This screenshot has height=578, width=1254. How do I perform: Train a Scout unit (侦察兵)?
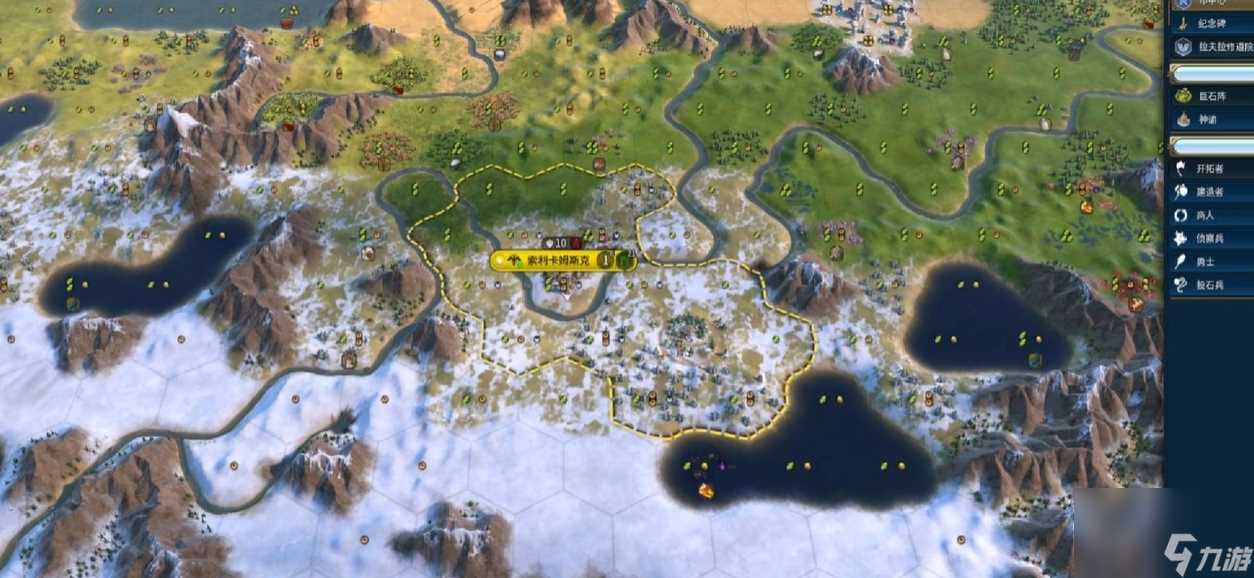1210,238
